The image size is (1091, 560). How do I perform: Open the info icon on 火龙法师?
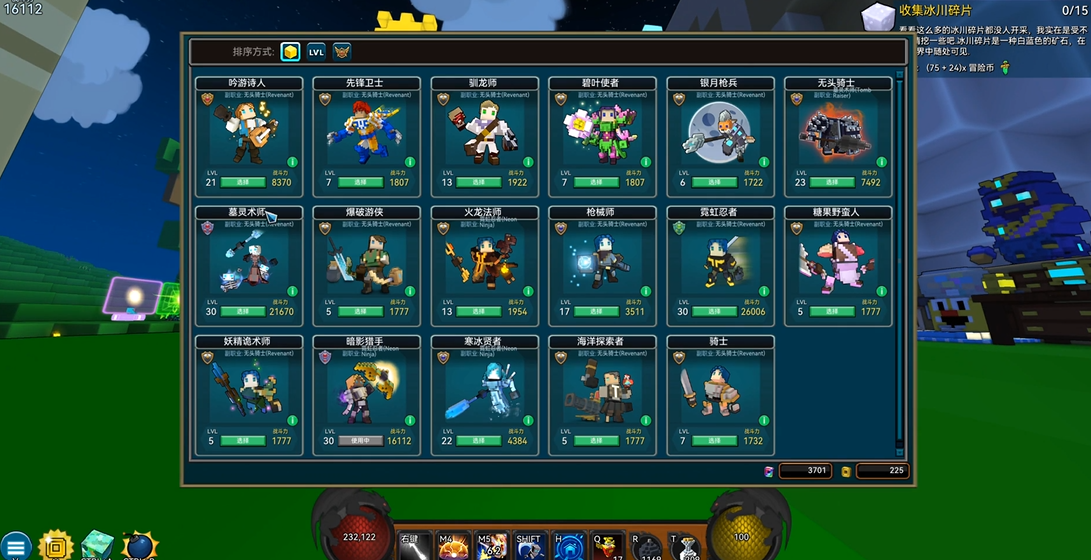[x=528, y=291]
